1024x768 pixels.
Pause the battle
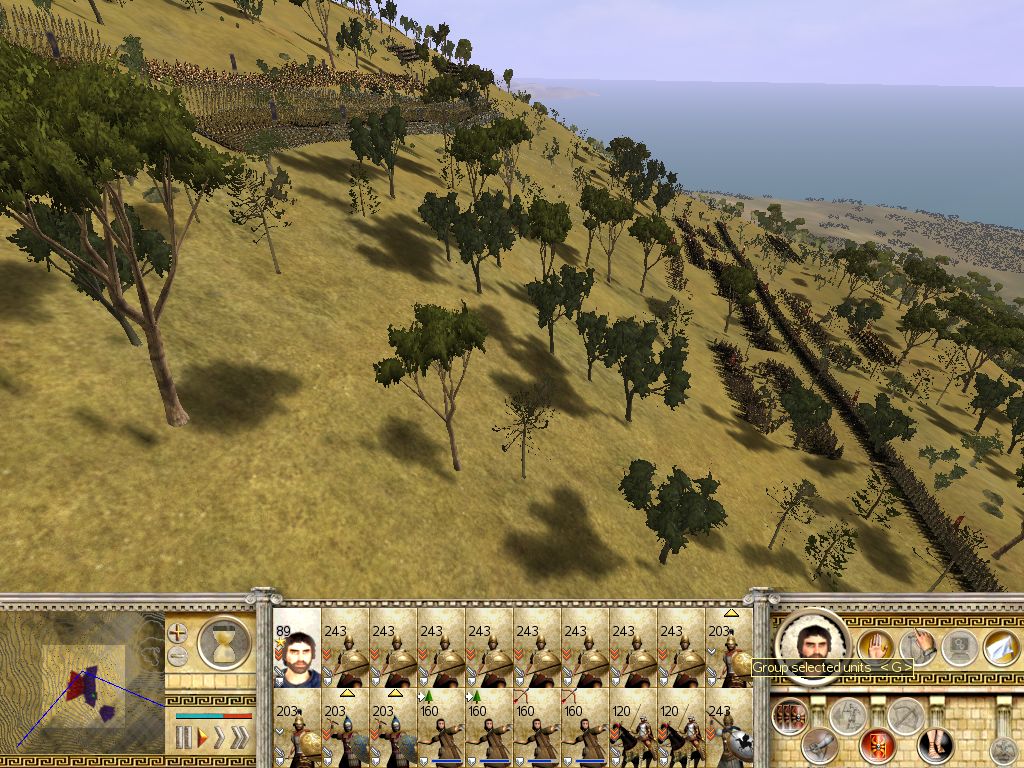[183, 738]
